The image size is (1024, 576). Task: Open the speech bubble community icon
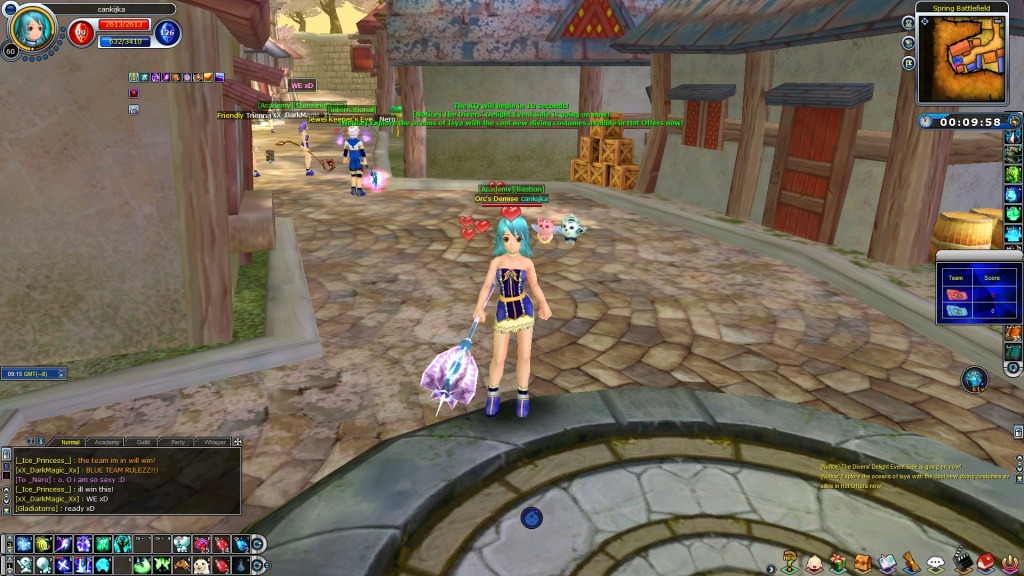tap(936, 563)
